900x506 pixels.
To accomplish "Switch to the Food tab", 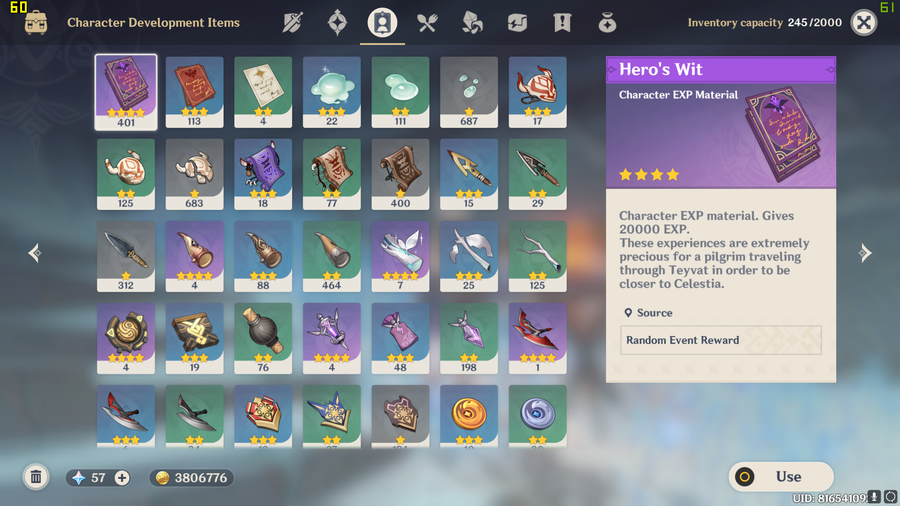I will pyautogui.click(x=427, y=23).
